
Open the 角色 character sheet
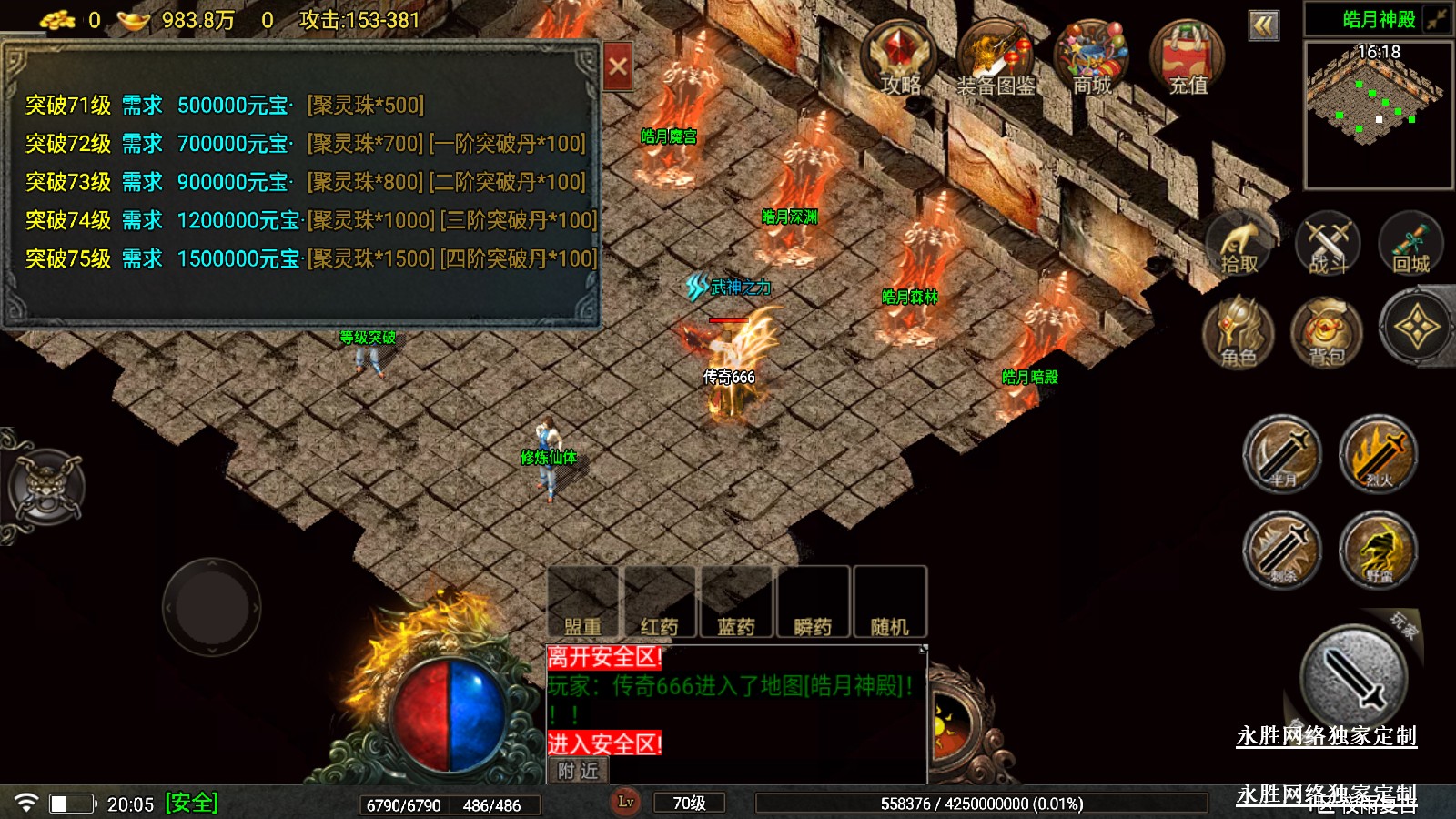pyautogui.click(x=1239, y=331)
